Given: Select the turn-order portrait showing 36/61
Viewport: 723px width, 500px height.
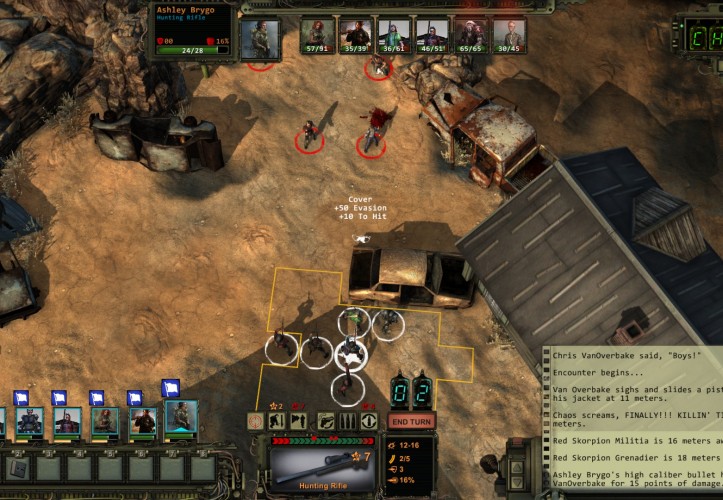Looking at the screenshot, I should coord(394,34).
